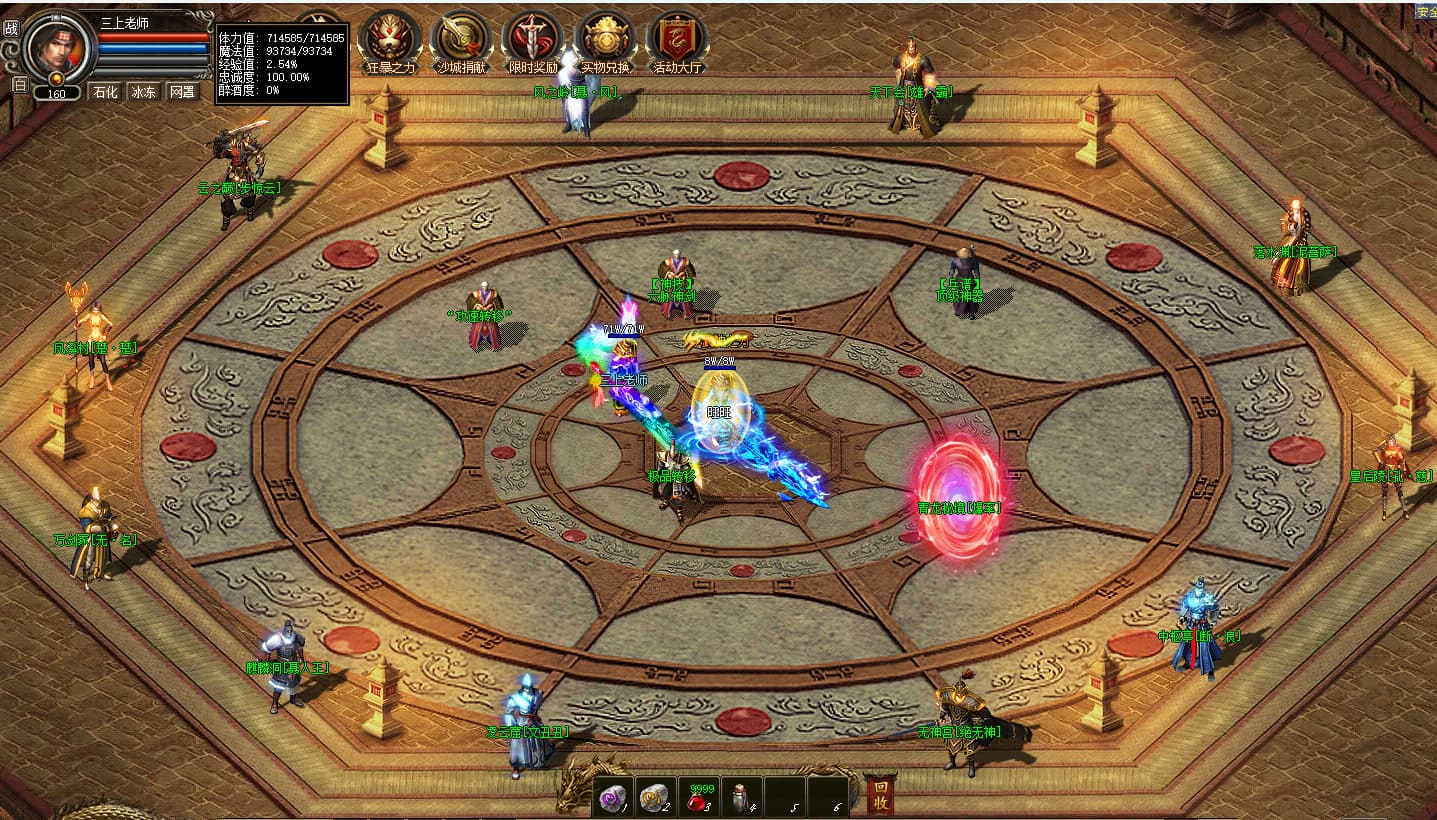
Task: Open the 活动大厅 activity hall
Action: point(677,40)
